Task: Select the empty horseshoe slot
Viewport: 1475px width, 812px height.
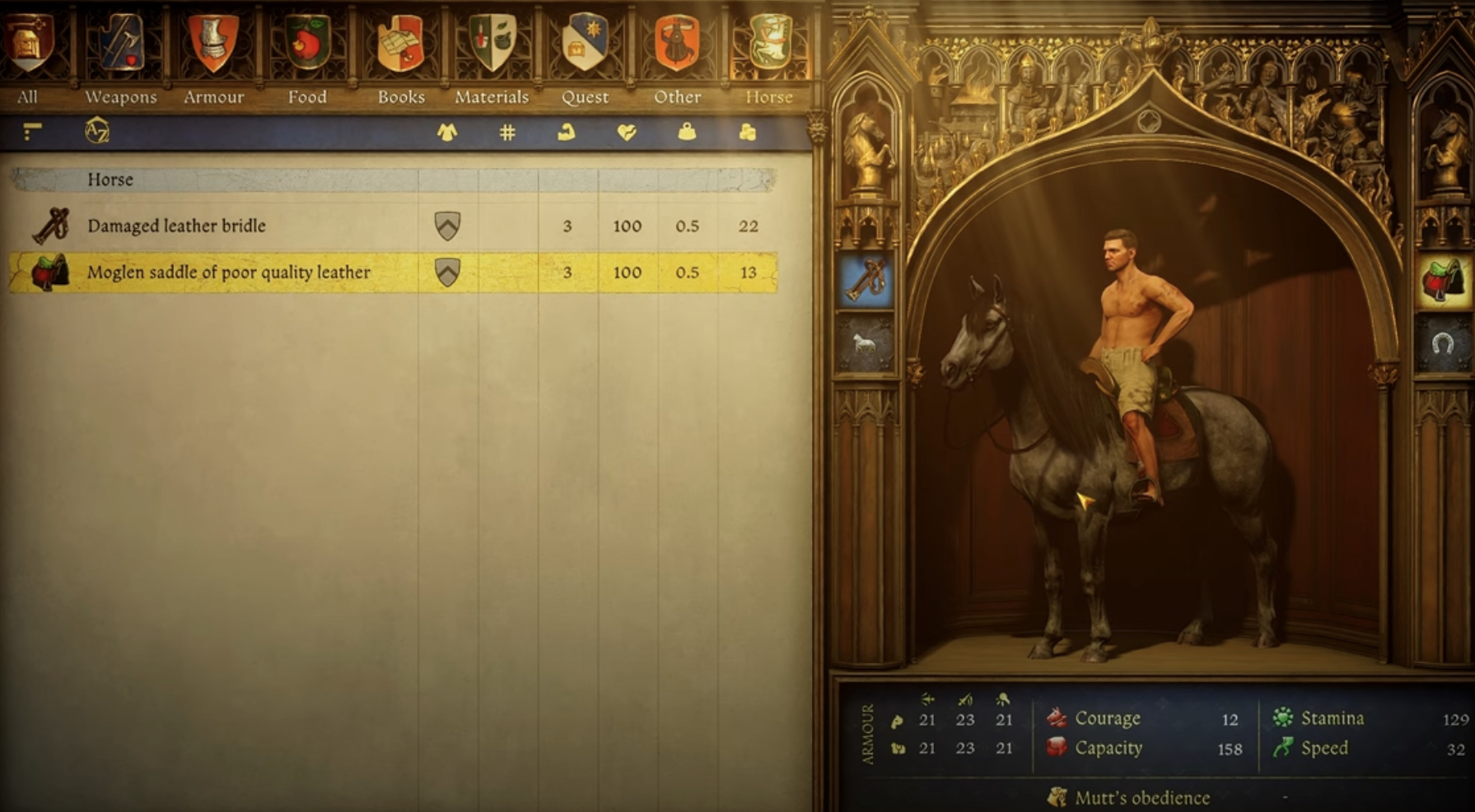Action: point(1443,343)
